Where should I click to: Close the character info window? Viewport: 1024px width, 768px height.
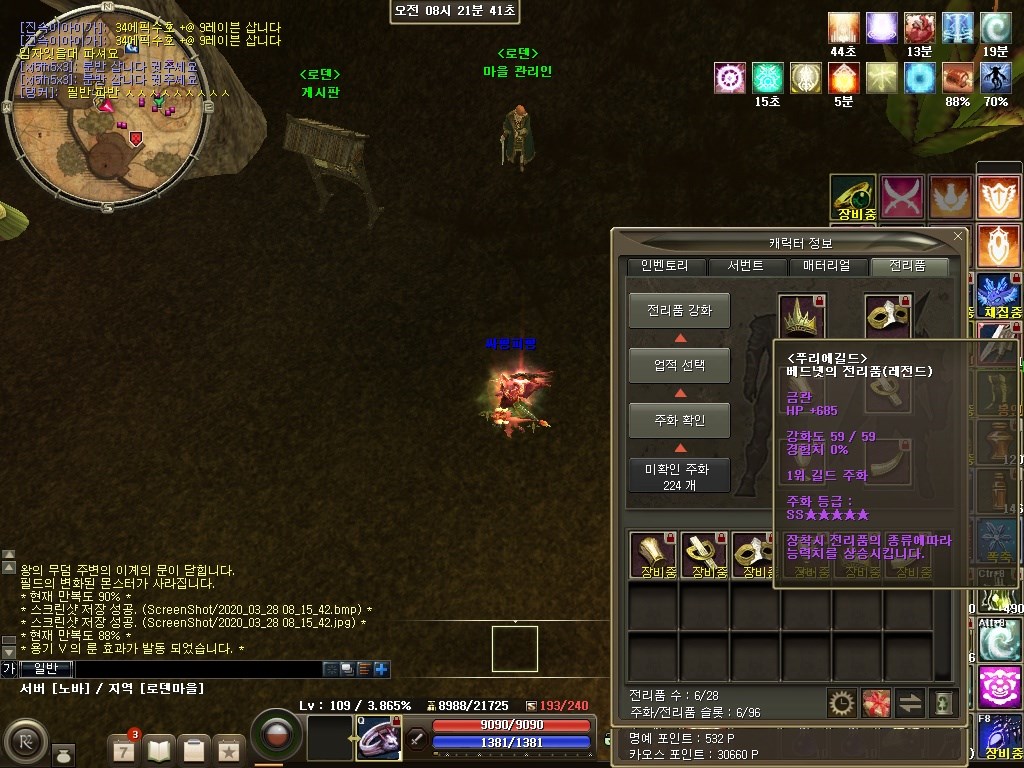coord(958,236)
